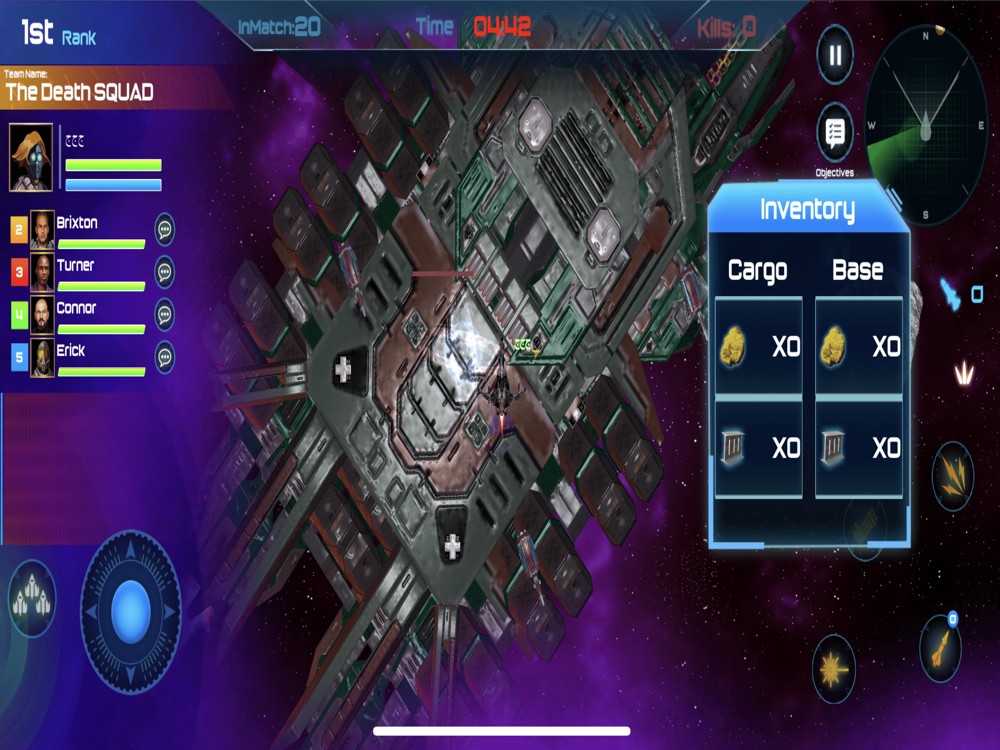Open the Objectives panel
Image resolution: width=1000 pixels, height=750 pixels.
(835, 134)
